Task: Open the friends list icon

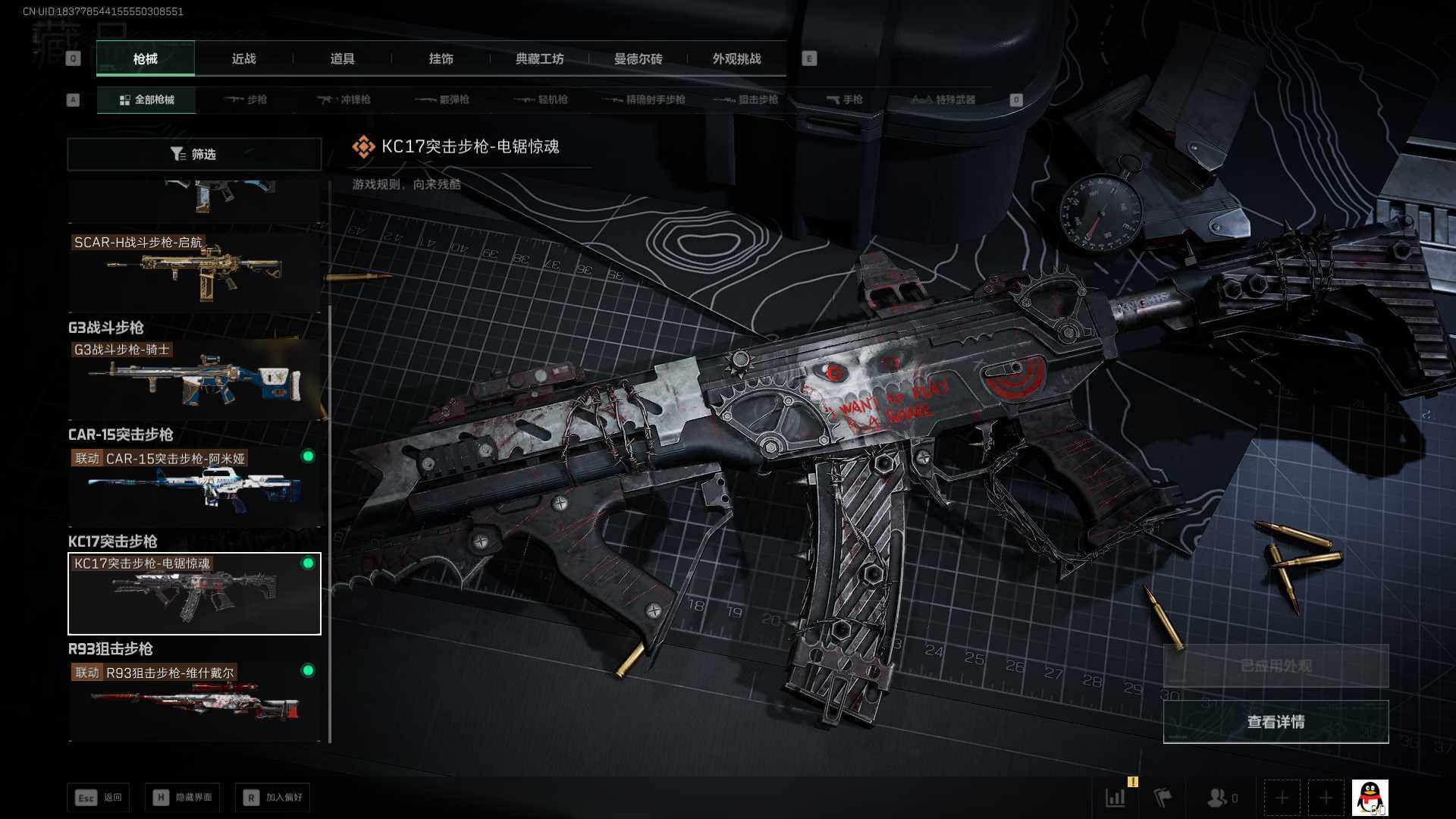Action: [1221, 798]
